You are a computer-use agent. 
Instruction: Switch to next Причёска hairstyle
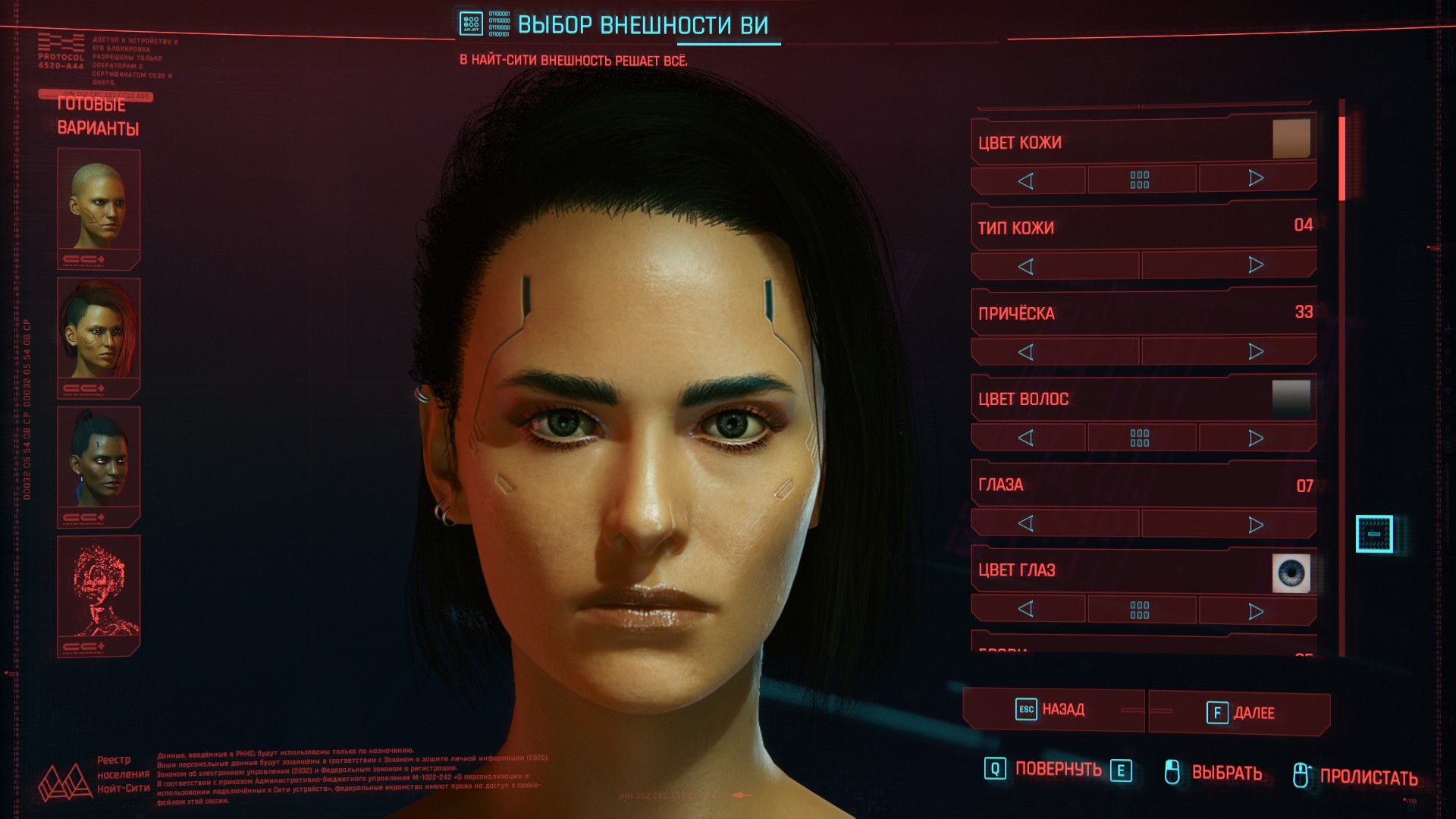coord(1256,352)
